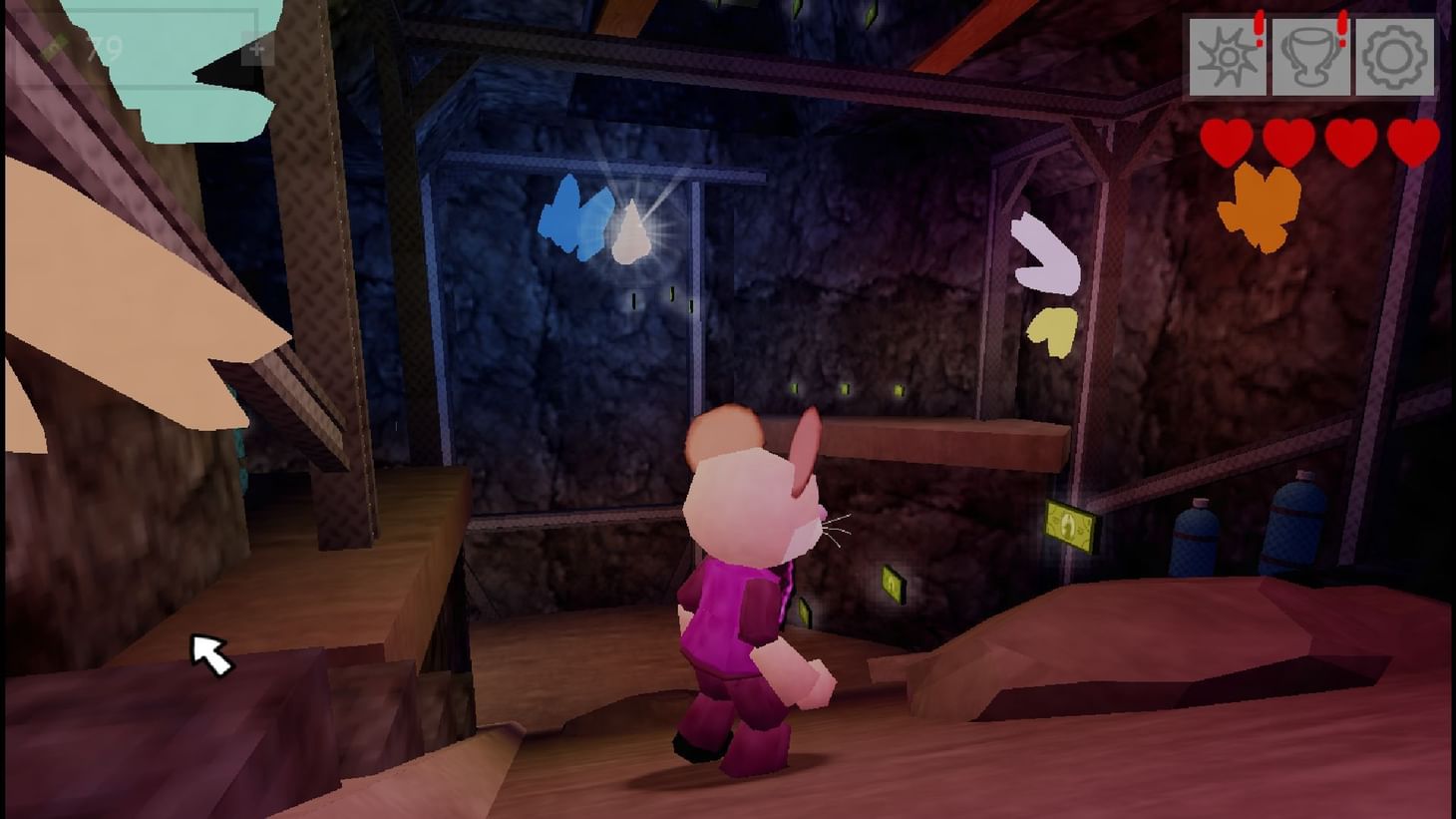Click the glowing dollar-sign plaque on the wall
The image size is (1456, 819).
pos(1069,526)
